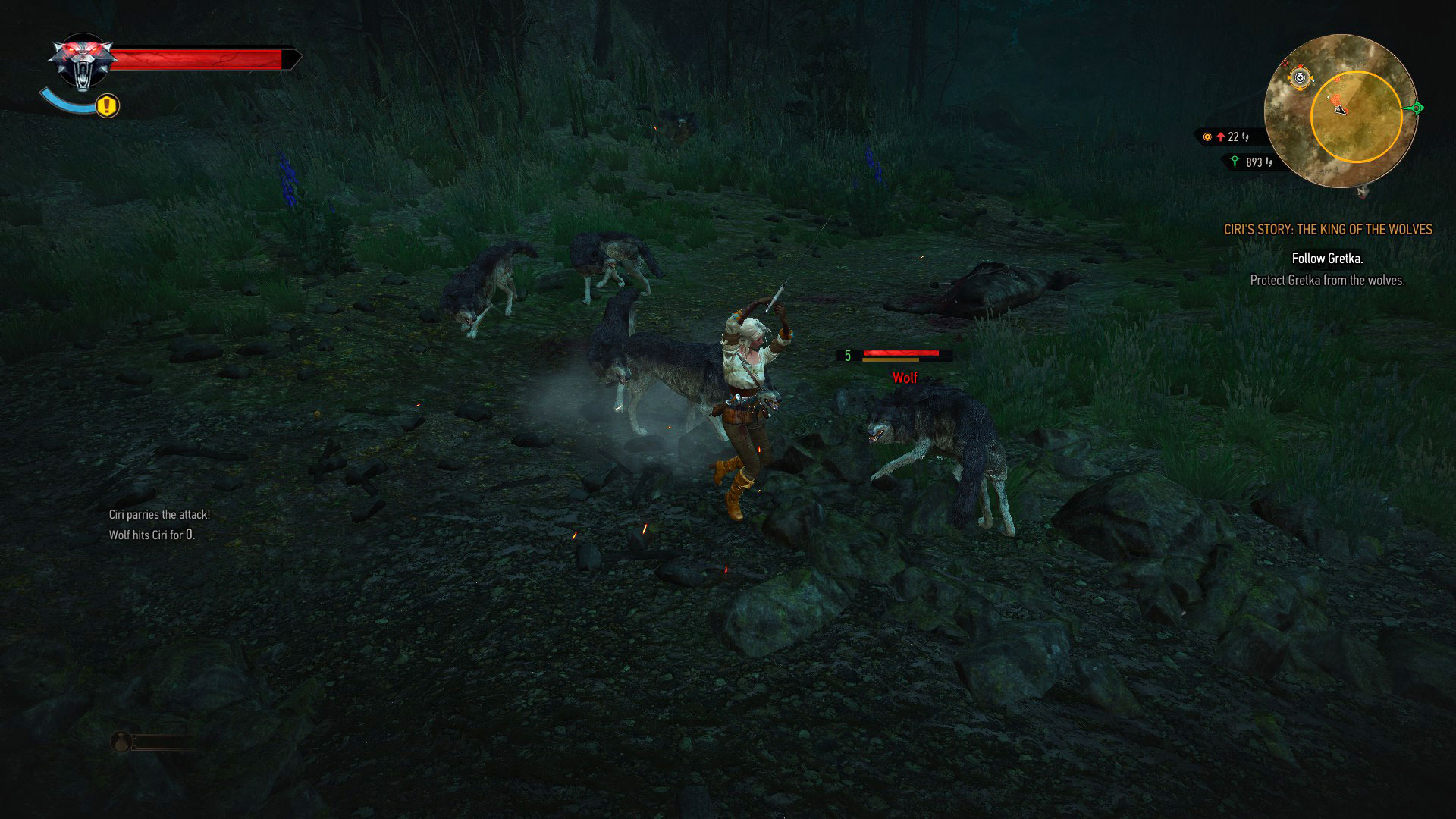Click the green quest marker on minimap edge
The height and width of the screenshot is (819, 1456).
[x=1417, y=107]
